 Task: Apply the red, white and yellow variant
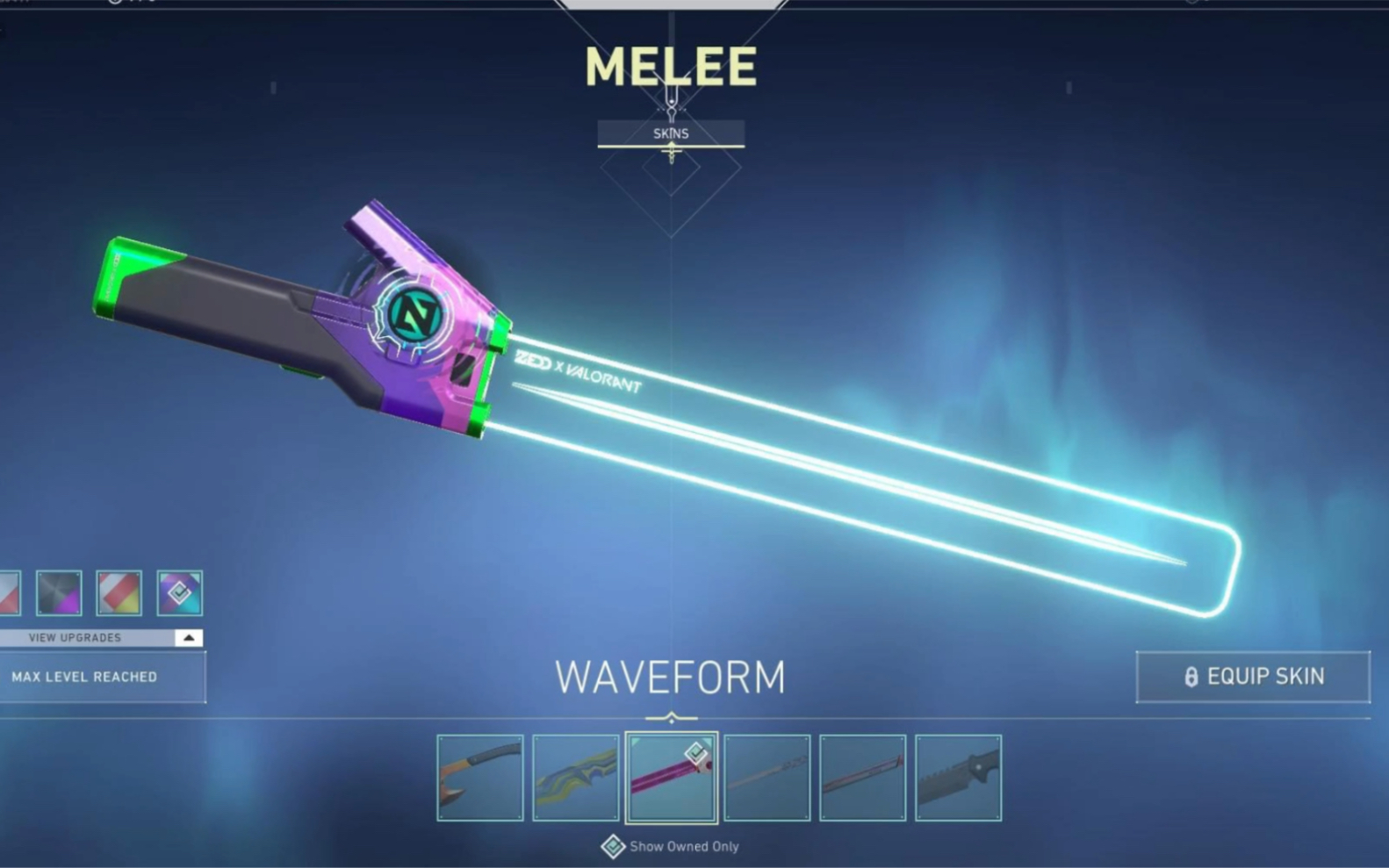tap(119, 593)
